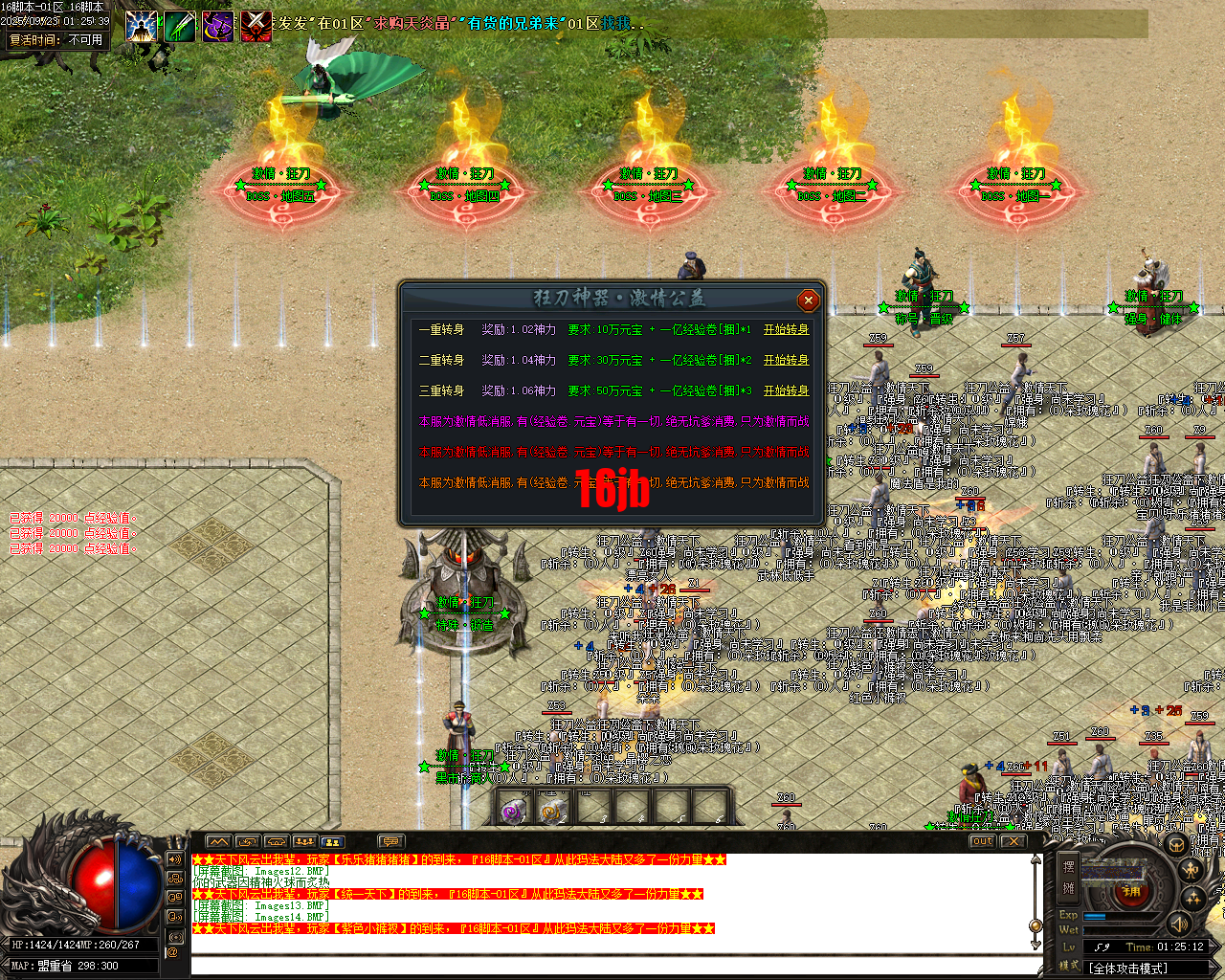1225x980 pixels.
Task: Select the purple bat curse skill icon
Action: point(217,26)
